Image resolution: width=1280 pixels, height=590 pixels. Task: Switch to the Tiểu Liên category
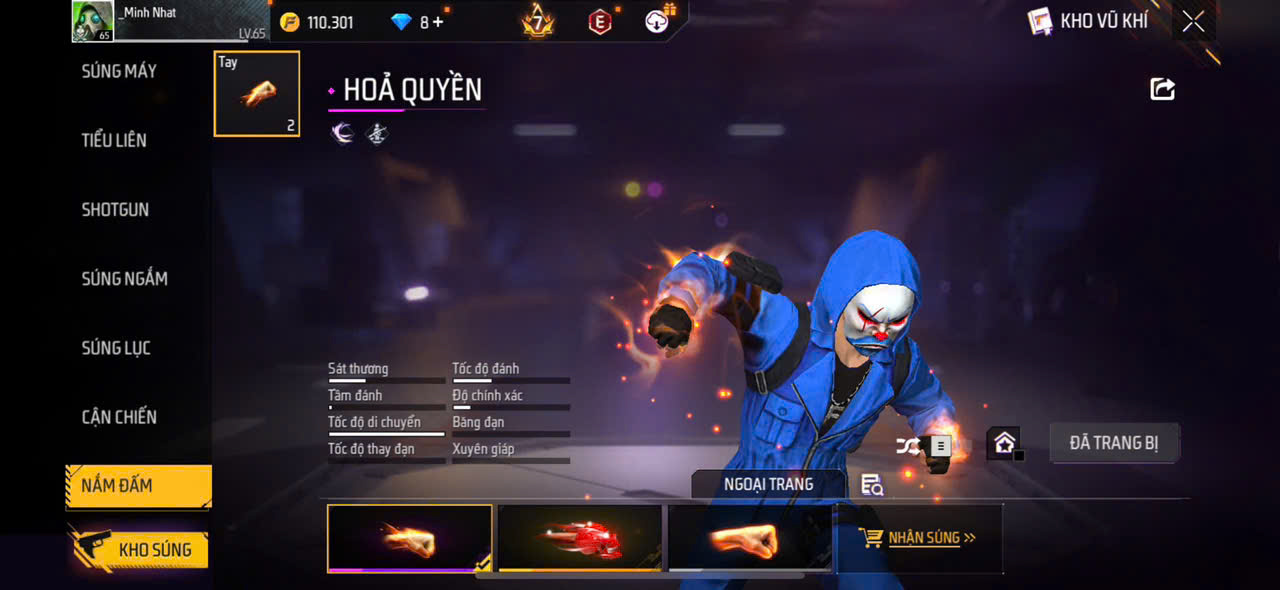[114, 140]
